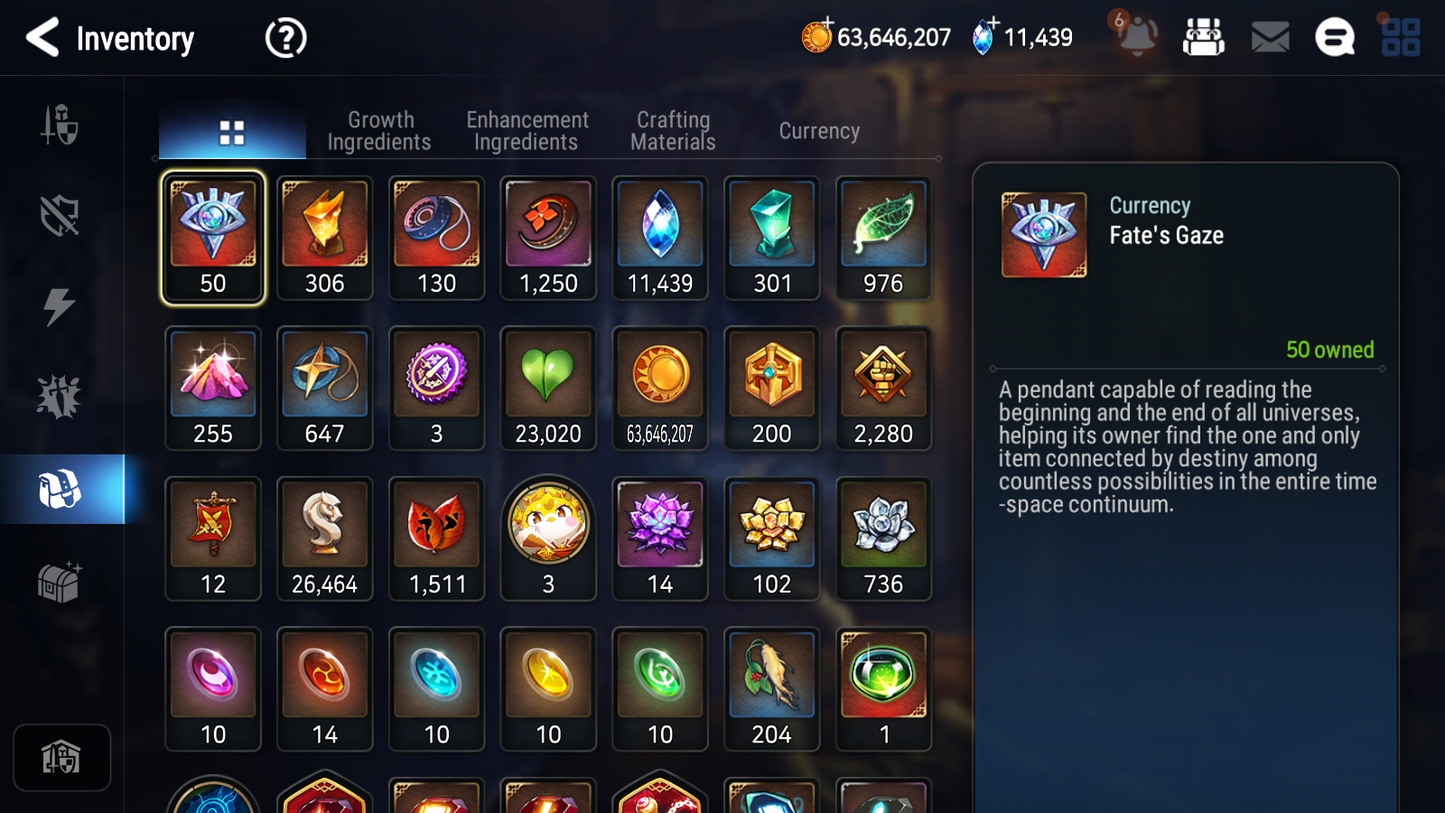Switch to the Growth Ingredients tab
Viewport: 1445px width, 813px height.
coord(379,130)
